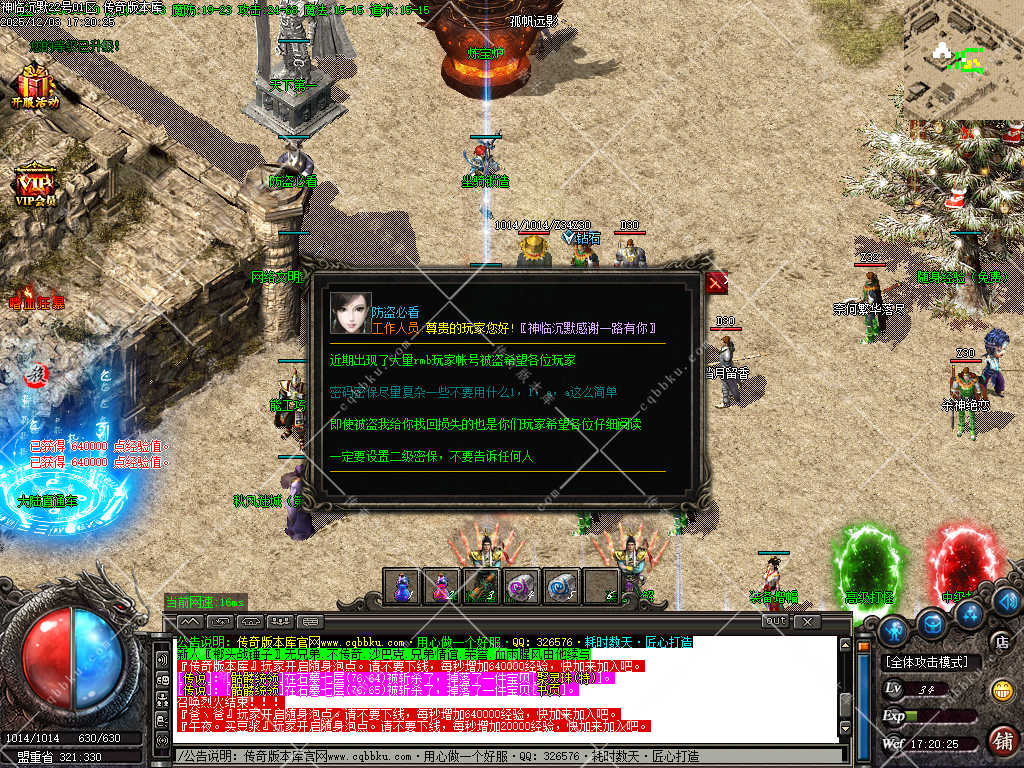This screenshot has width=1024, height=768.
Task: Select the green scroll hotbar slot
Action: click(x=480, y=586)
